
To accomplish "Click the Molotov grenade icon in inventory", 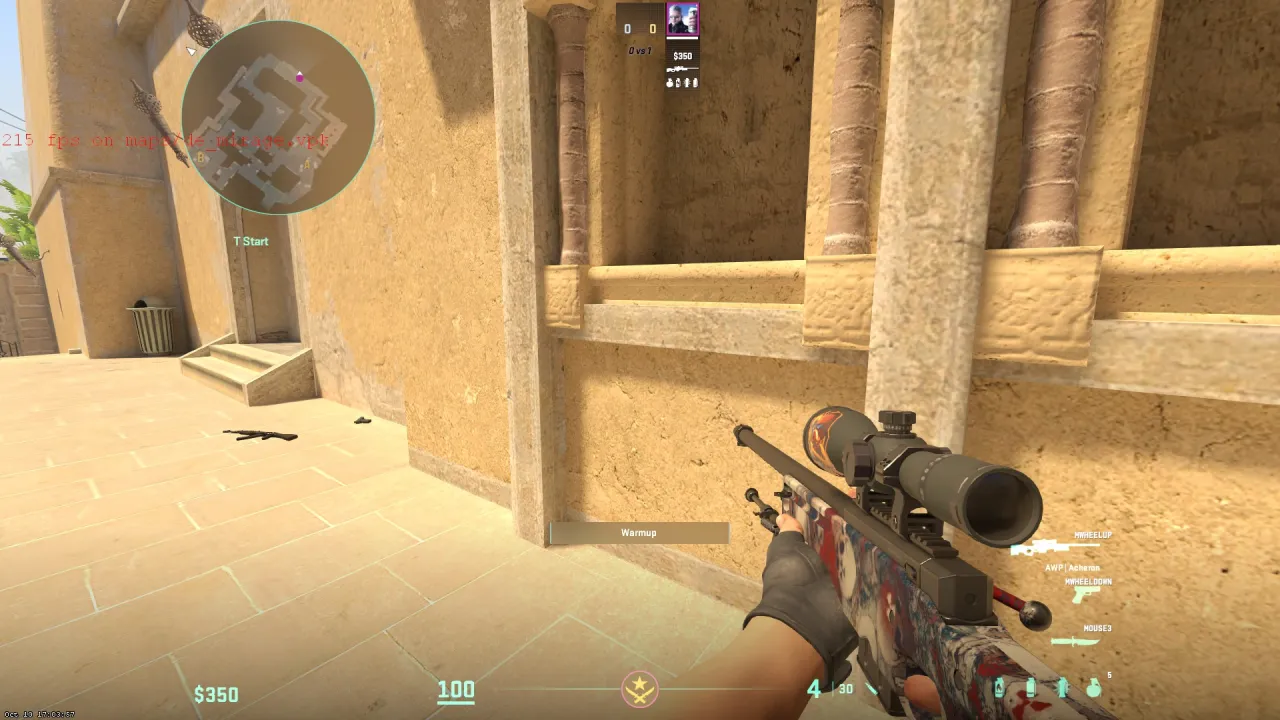I will coord(1000,687).
